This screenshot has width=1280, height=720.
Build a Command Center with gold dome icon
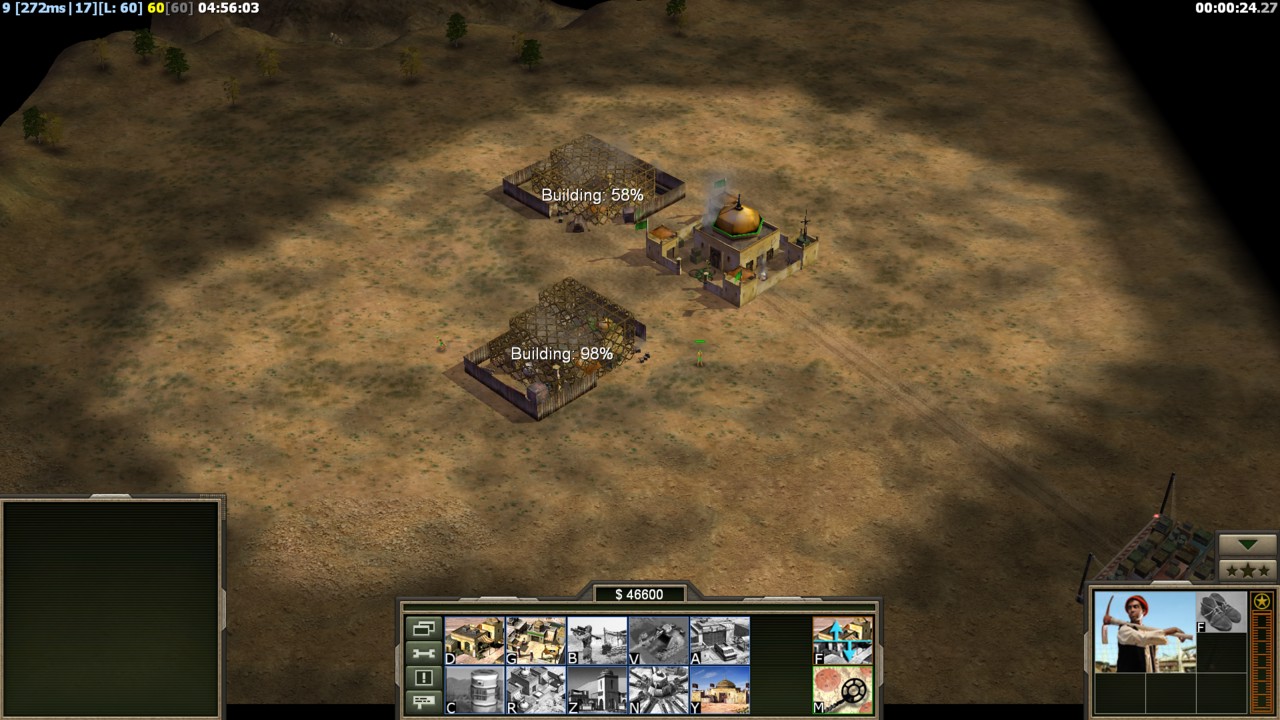click(x=719, y=690)
